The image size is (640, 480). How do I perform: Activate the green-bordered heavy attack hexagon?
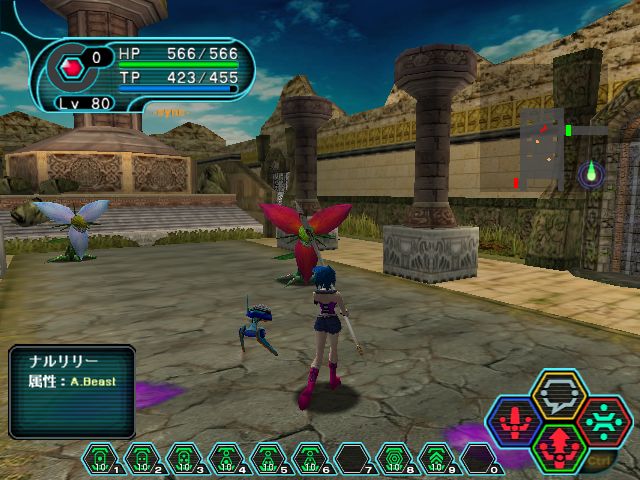[x=559, y=445]
